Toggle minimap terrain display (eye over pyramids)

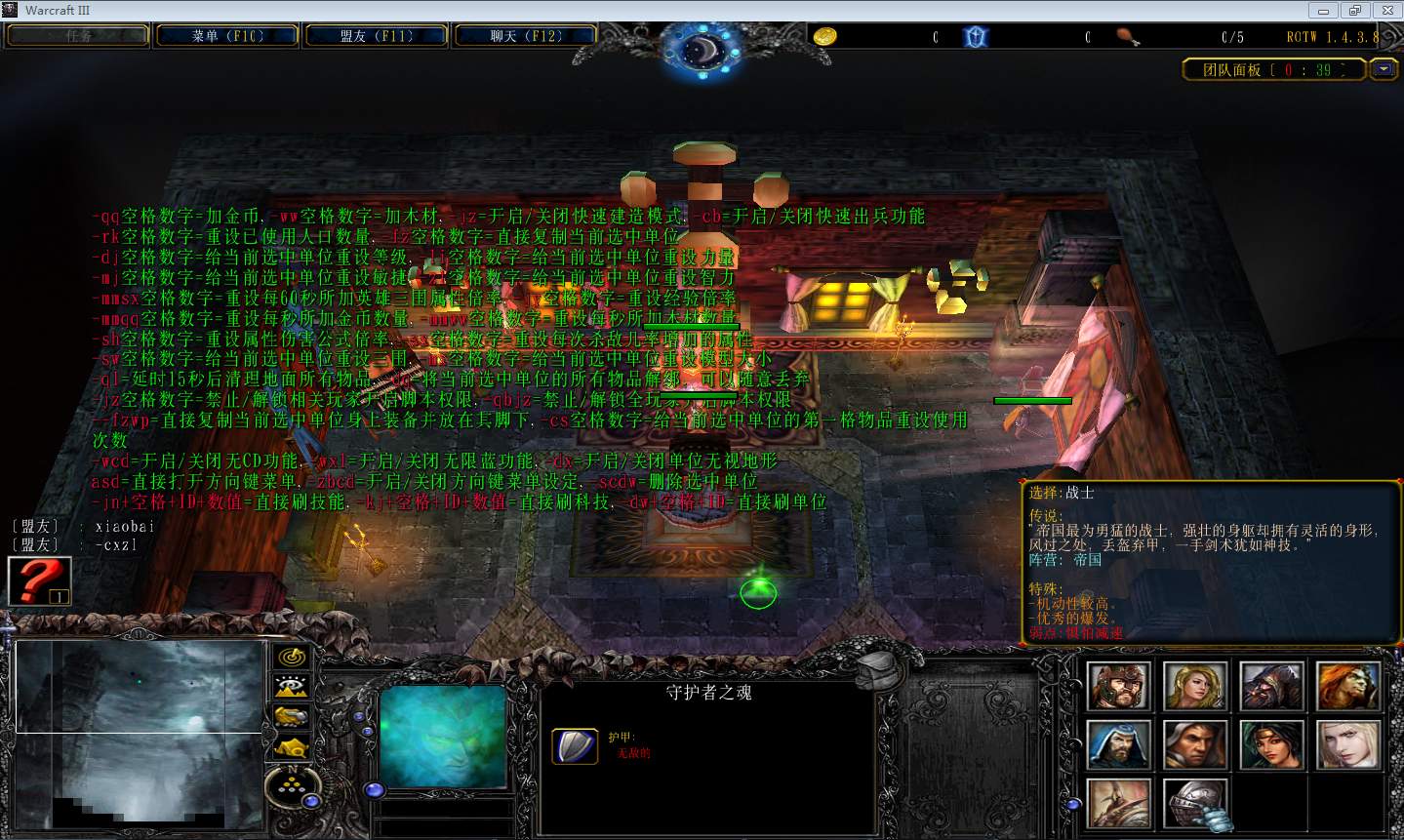[x=292, y=687]
